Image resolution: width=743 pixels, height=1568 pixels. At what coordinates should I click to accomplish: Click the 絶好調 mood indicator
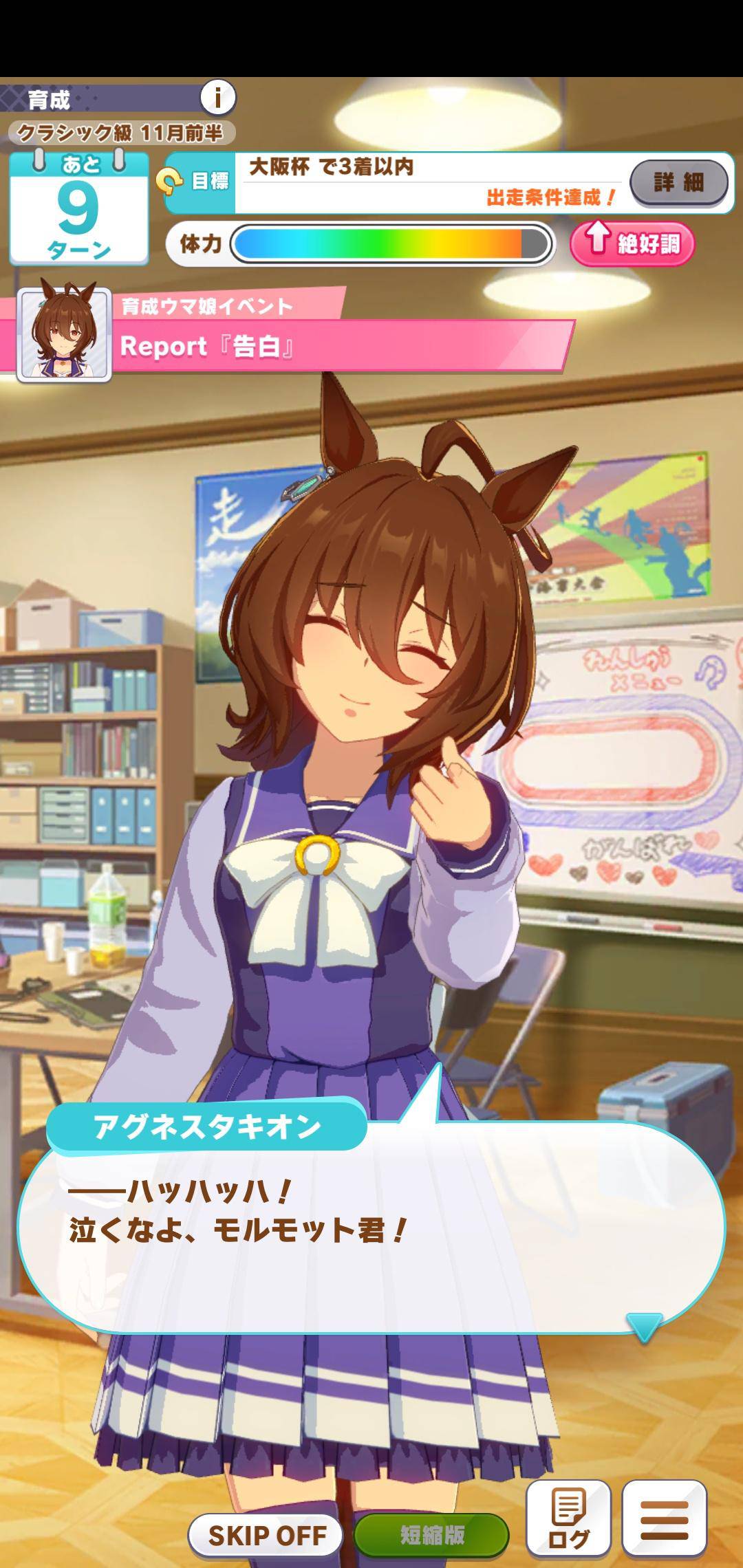point(632,243)
